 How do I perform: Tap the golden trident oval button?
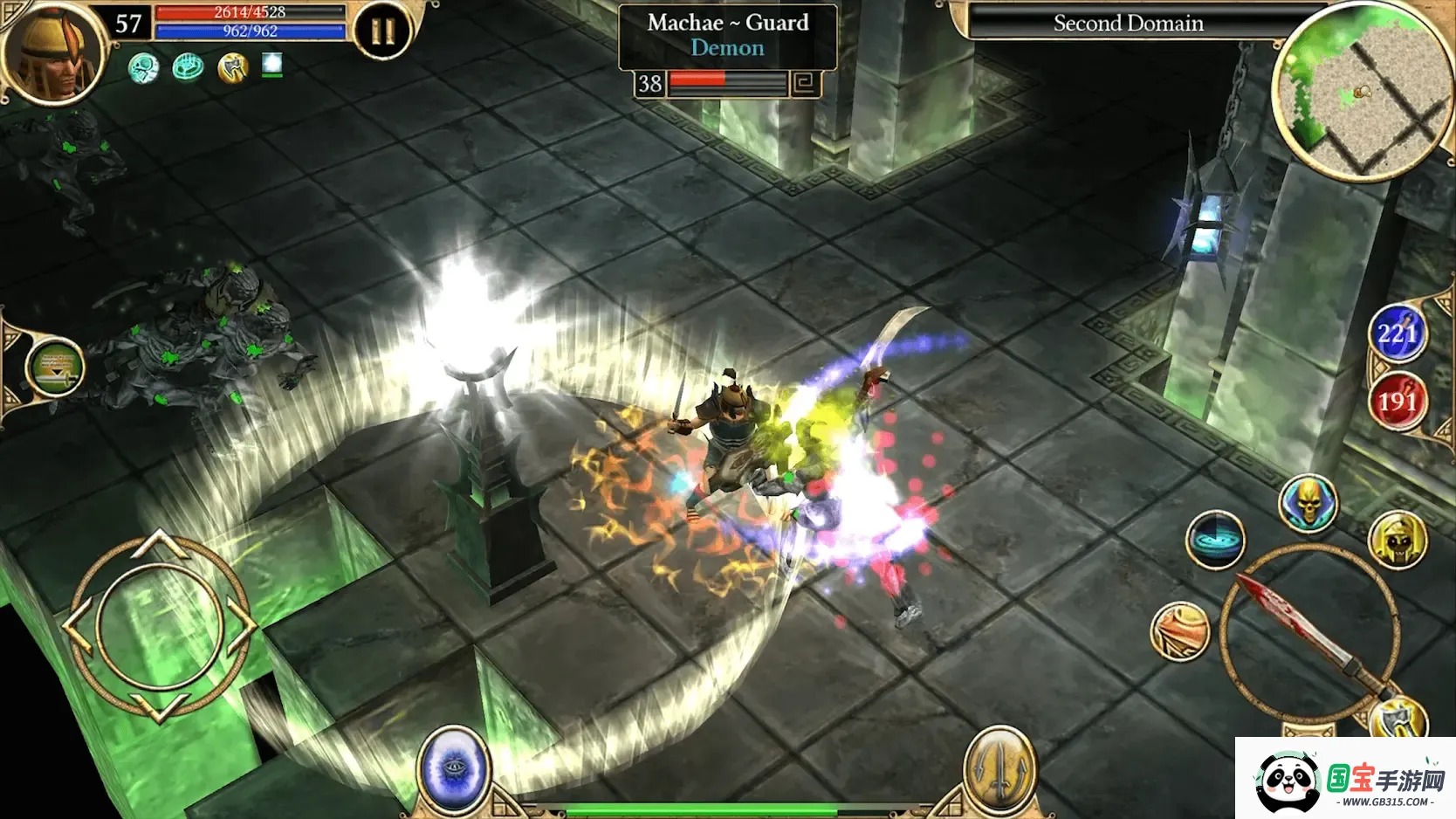(x=1000, y=770)
